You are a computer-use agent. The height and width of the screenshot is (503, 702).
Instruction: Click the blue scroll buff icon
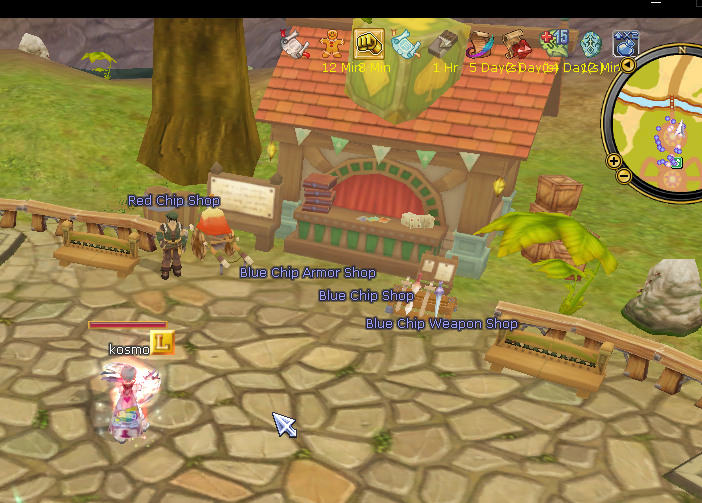[406, 44]
